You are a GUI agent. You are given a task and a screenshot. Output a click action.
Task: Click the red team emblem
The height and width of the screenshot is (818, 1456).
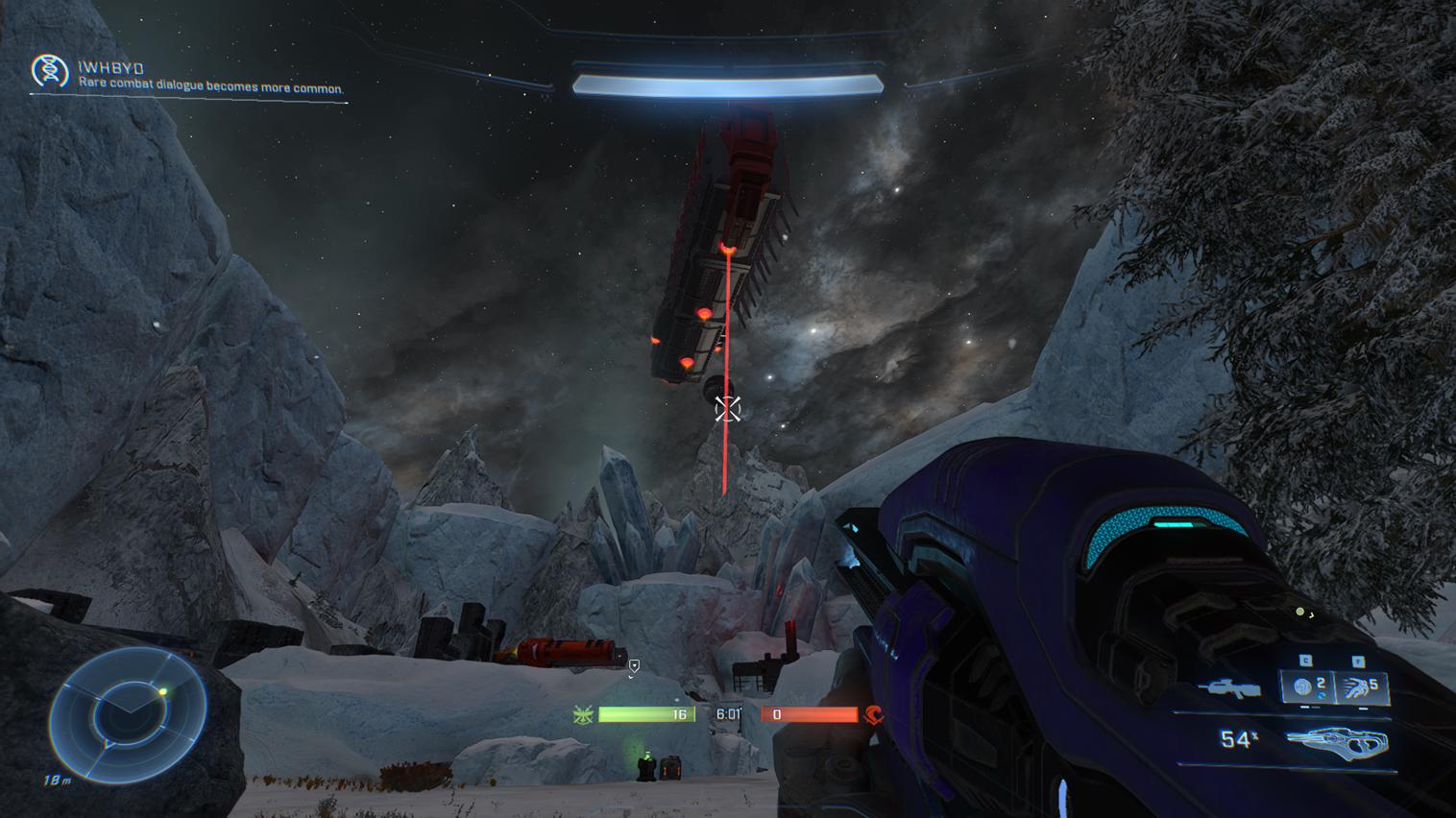pos(873,714)
